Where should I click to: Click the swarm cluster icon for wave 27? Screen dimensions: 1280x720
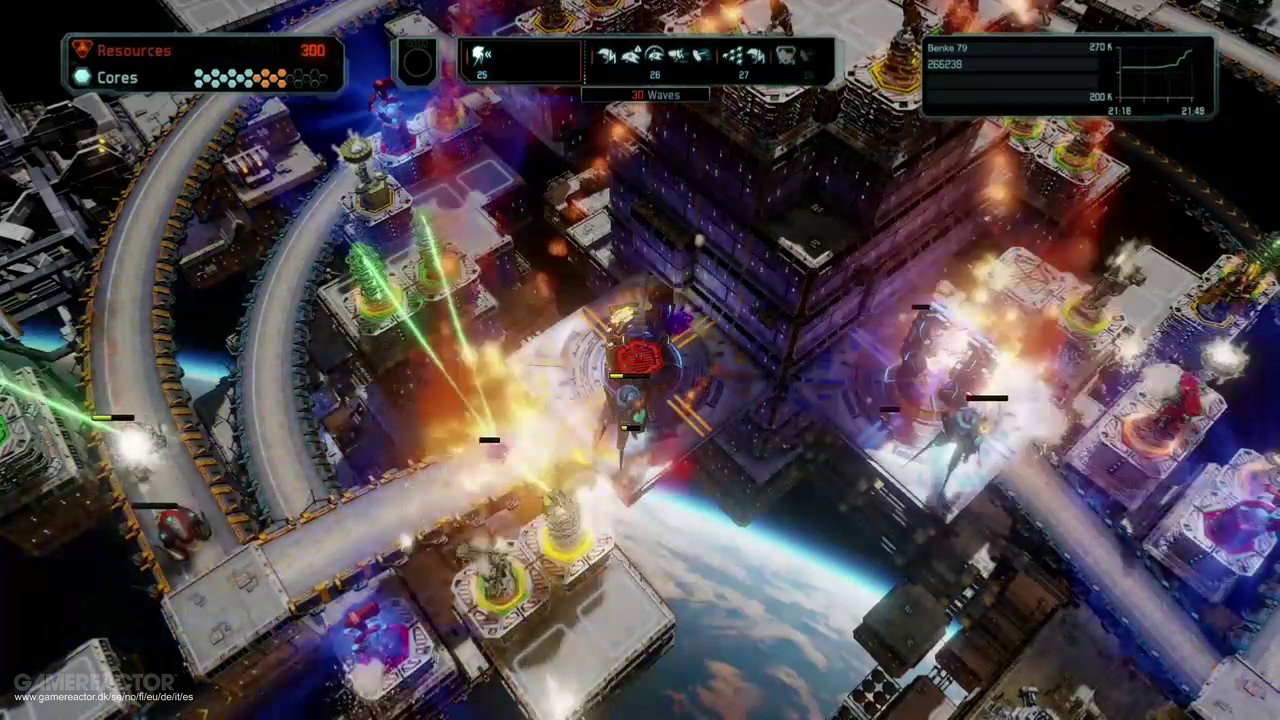click(732, 56)
